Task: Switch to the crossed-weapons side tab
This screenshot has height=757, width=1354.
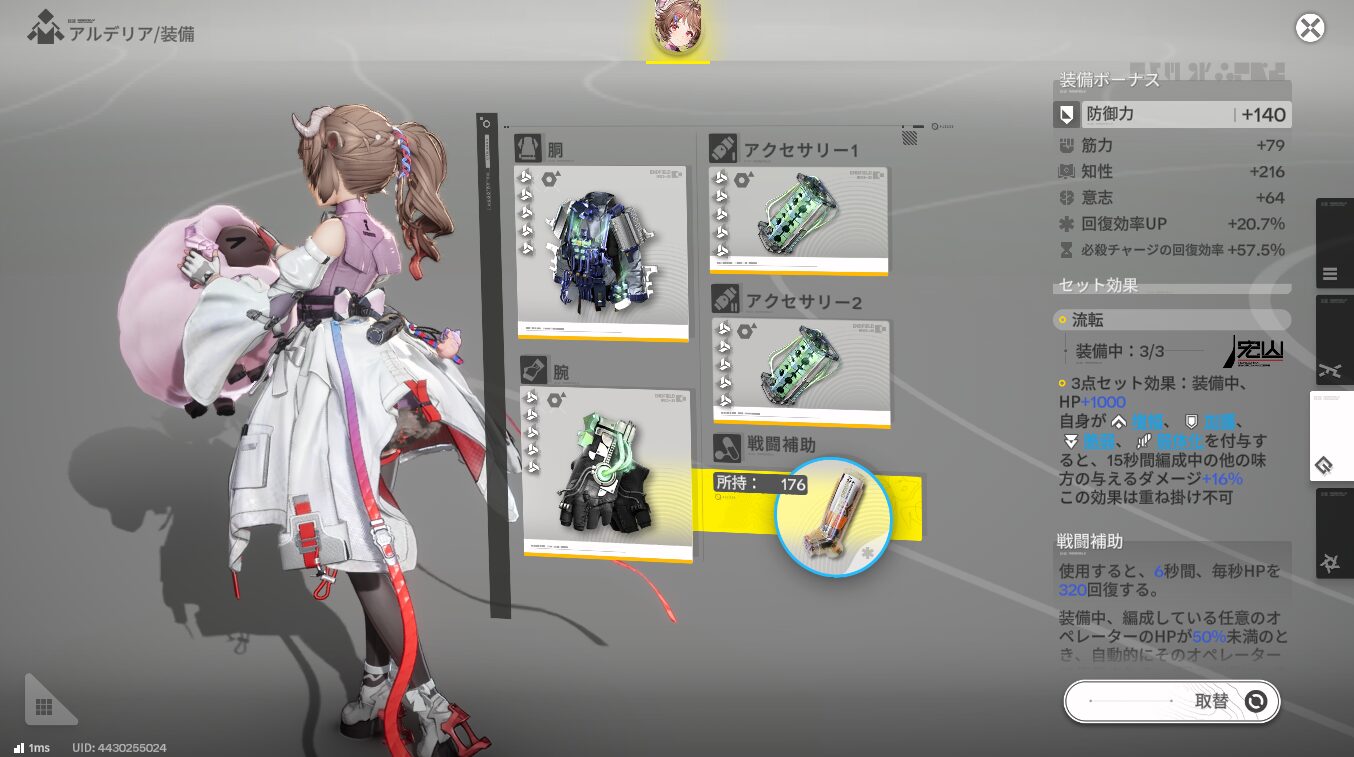Action: coord(1330,369)
